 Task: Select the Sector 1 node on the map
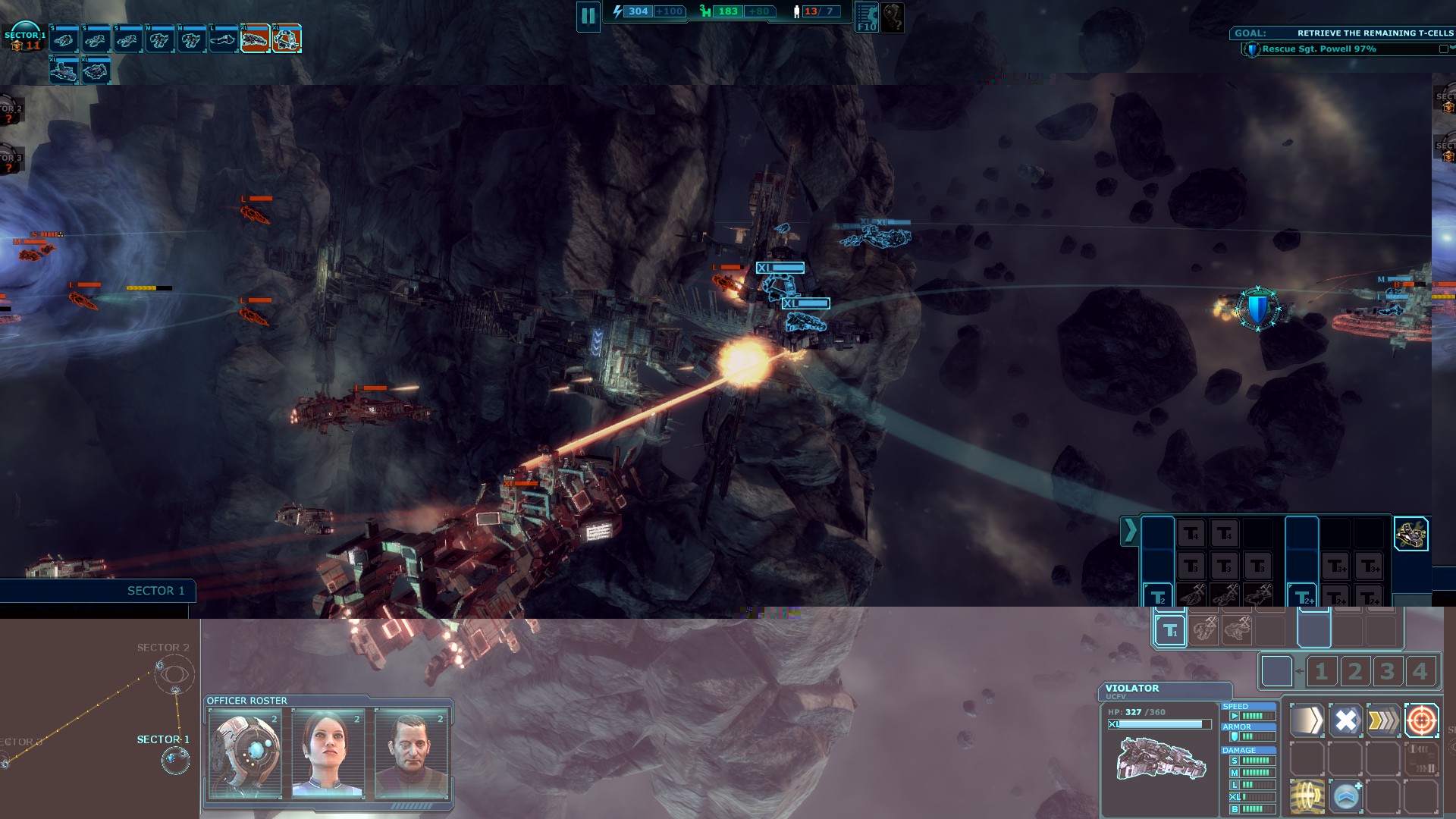click(x=175, y=759)
